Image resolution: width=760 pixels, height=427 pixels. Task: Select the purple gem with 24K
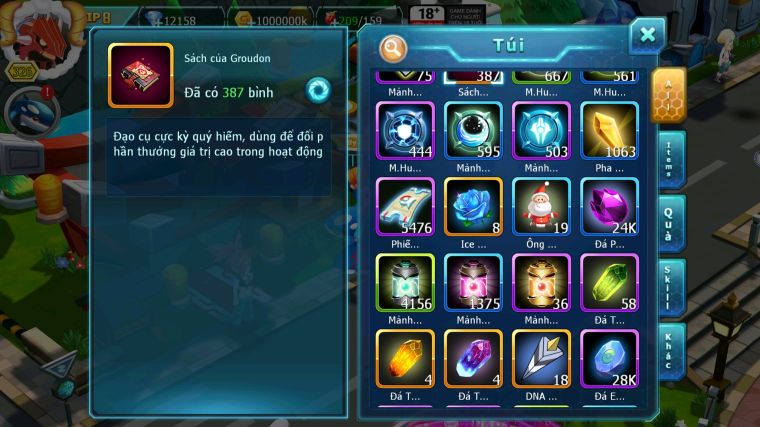609,207
